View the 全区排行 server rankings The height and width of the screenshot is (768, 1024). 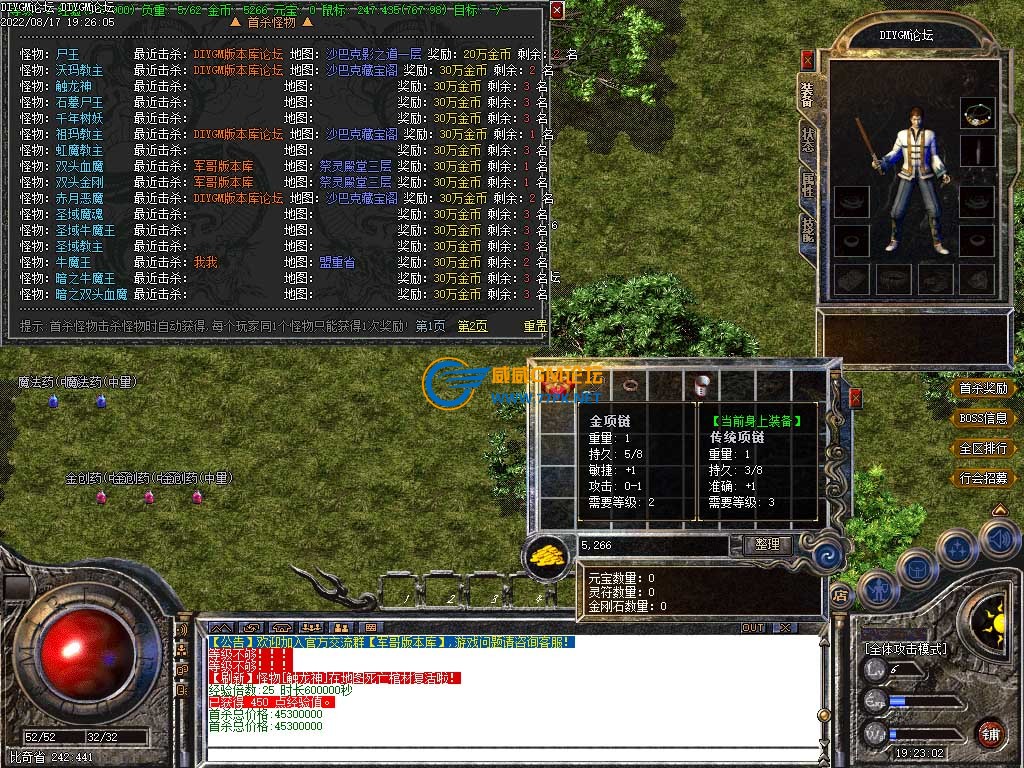(x=983, y=448)
